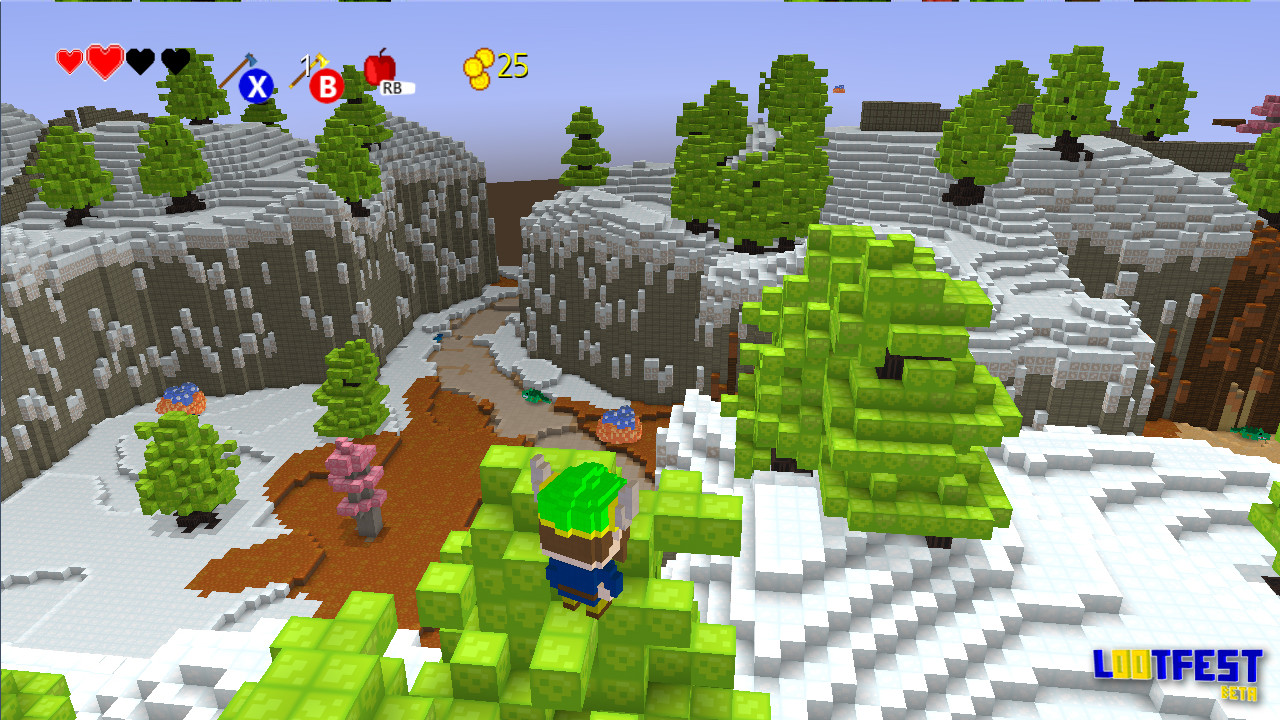This screenshot has width=1280, height=720.
Task: Click the last empty black heart
Action: click(174, 62)
